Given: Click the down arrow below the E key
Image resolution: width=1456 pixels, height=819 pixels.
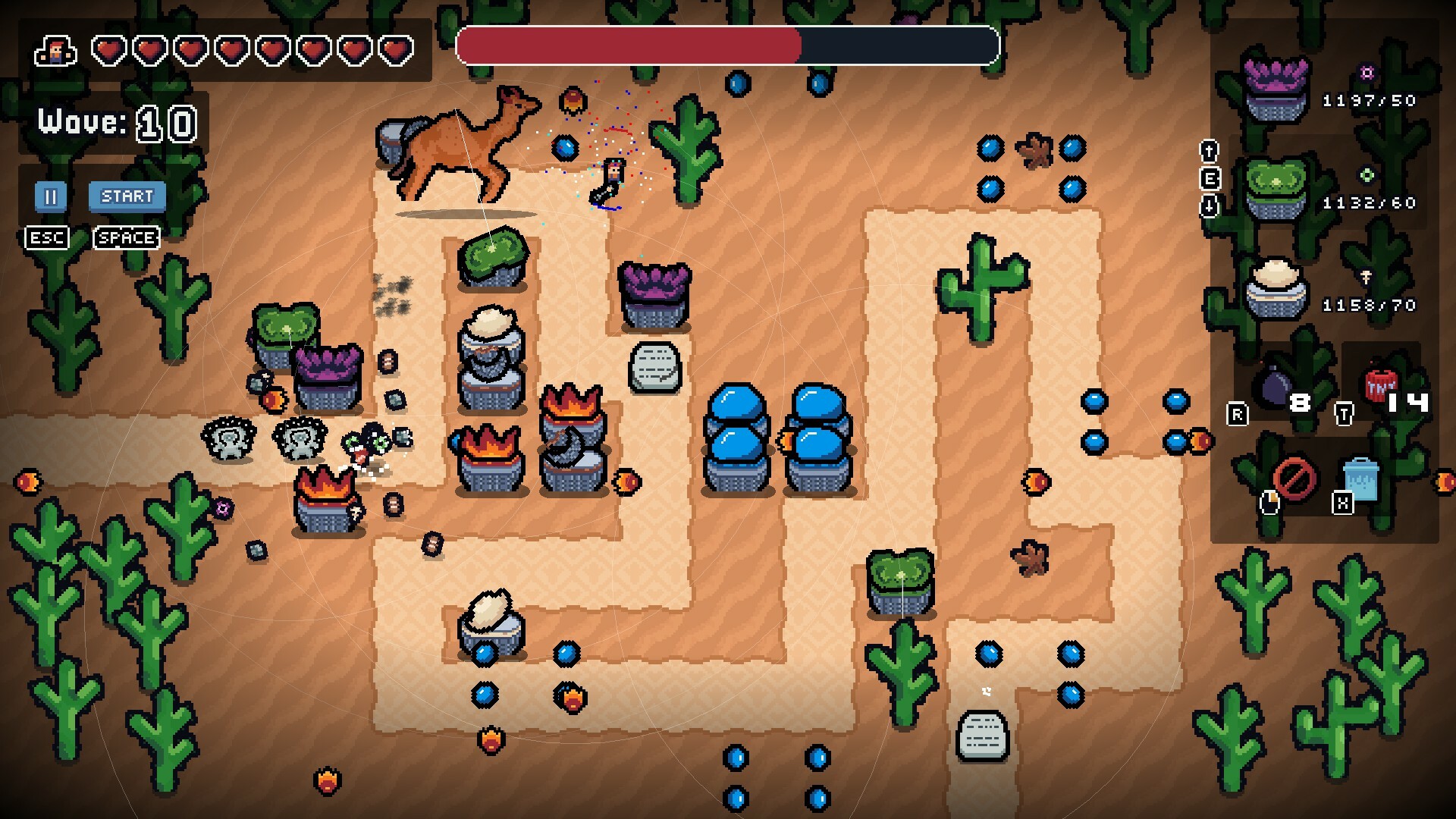Looking at the screenshot, I should coord(1209,205).
